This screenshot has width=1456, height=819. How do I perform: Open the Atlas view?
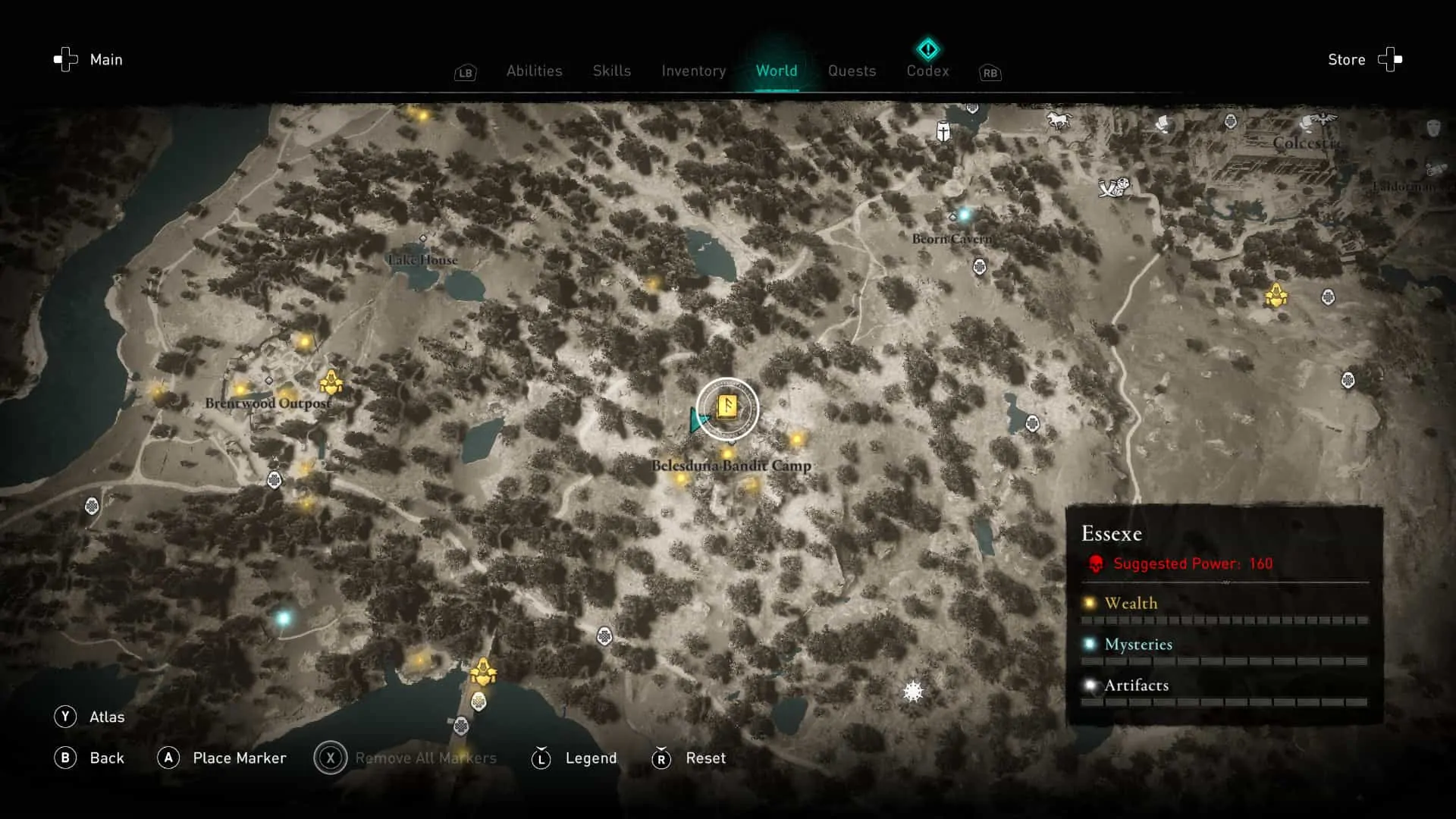[x=108, y=717]
